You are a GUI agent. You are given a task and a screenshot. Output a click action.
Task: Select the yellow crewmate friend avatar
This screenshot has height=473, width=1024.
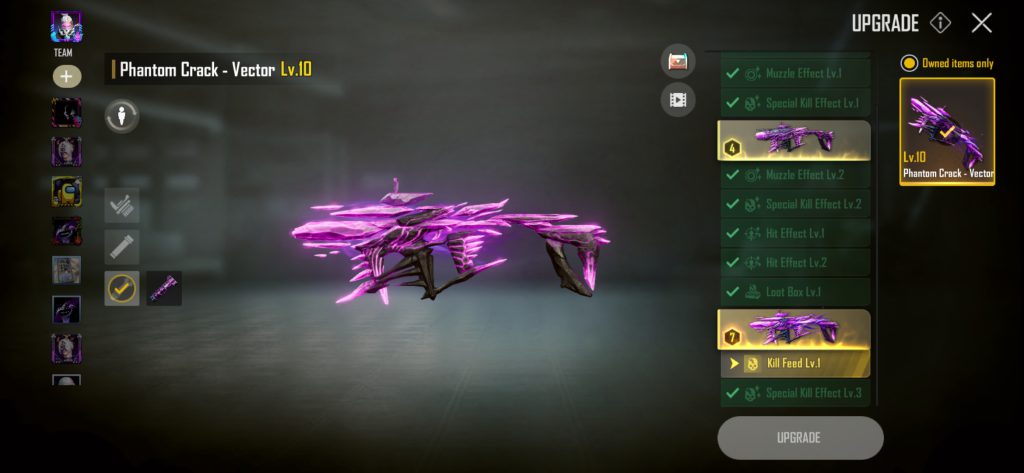pyautogui.click(x=66, y=190)
